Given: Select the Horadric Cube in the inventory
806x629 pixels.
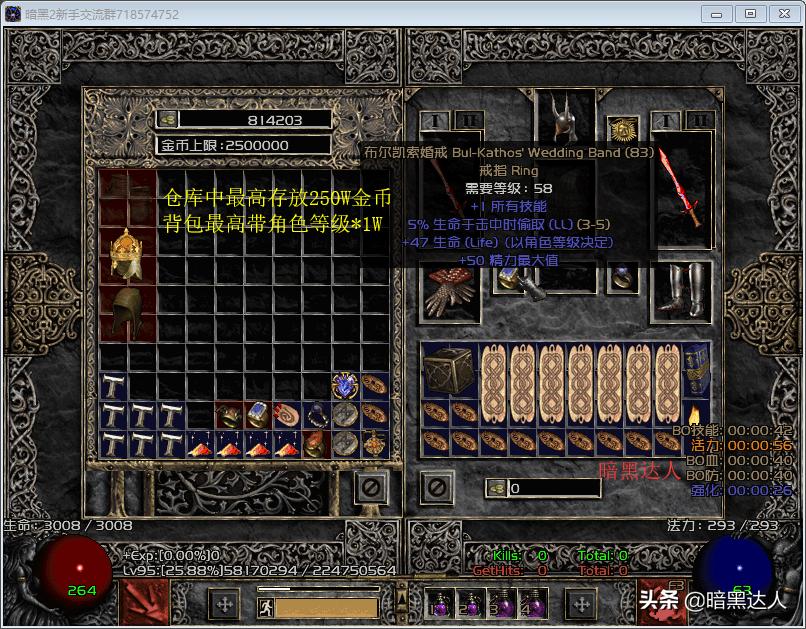Looking at the screenshot, I should [x=447, y=371].
